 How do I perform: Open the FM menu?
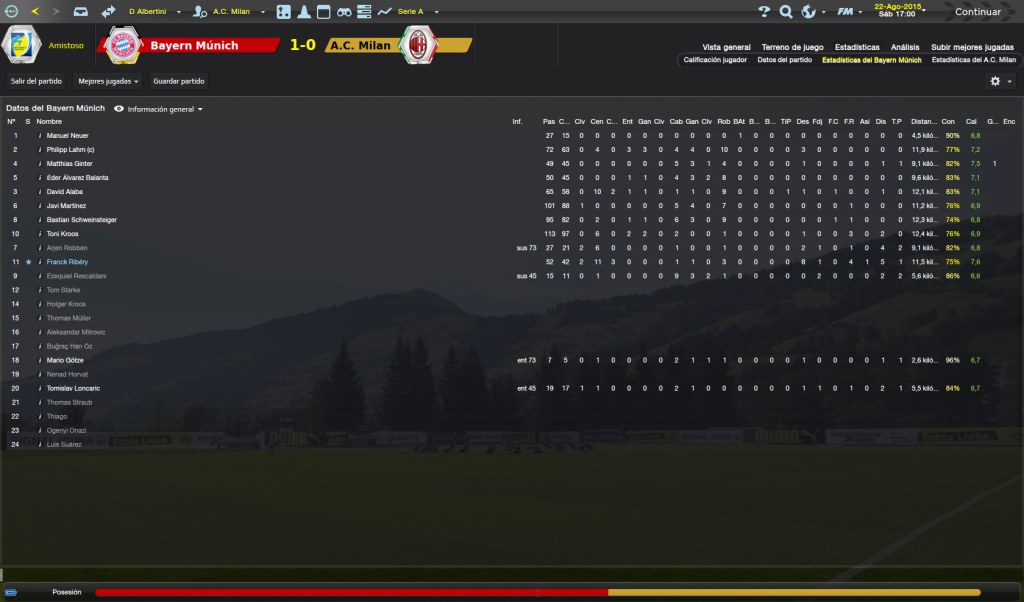[847, 12]
